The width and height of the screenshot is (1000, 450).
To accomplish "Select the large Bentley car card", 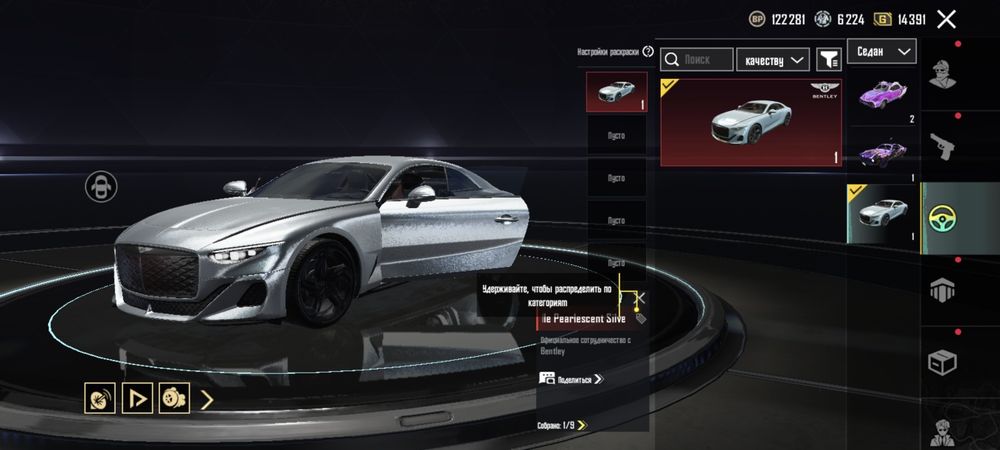I will click(751, 123).
